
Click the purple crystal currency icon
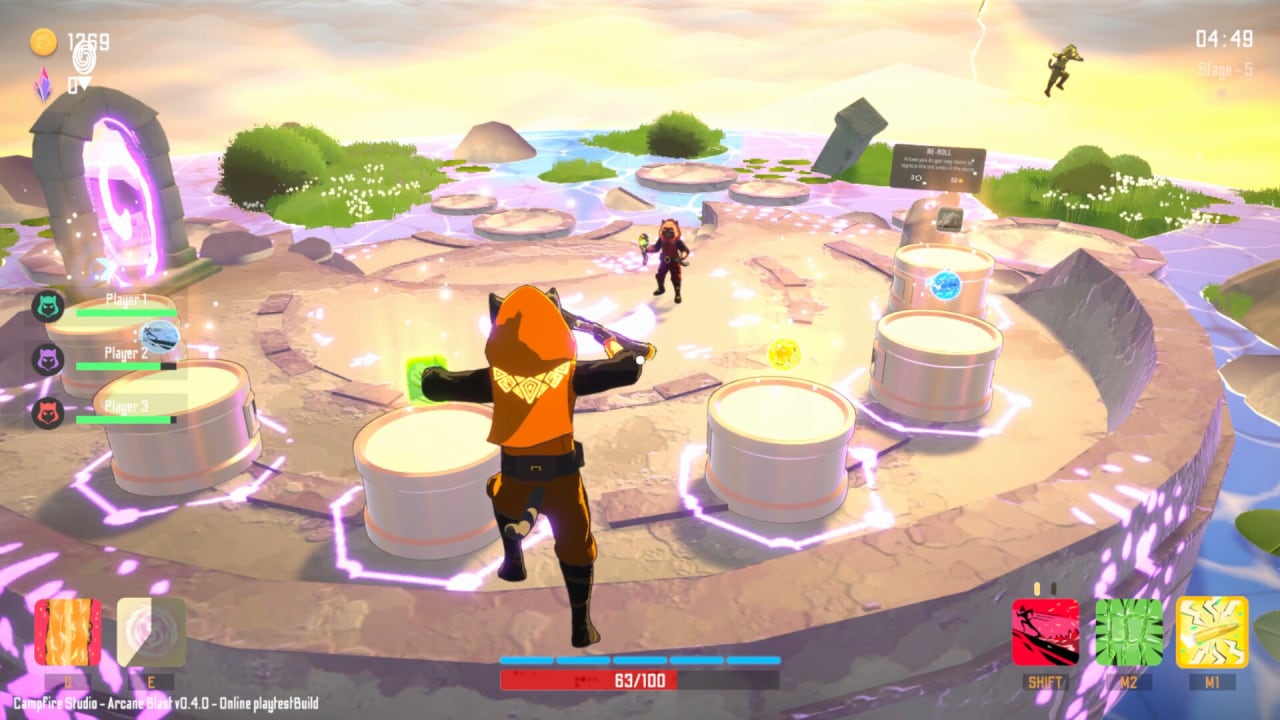[x=43, y=86]
